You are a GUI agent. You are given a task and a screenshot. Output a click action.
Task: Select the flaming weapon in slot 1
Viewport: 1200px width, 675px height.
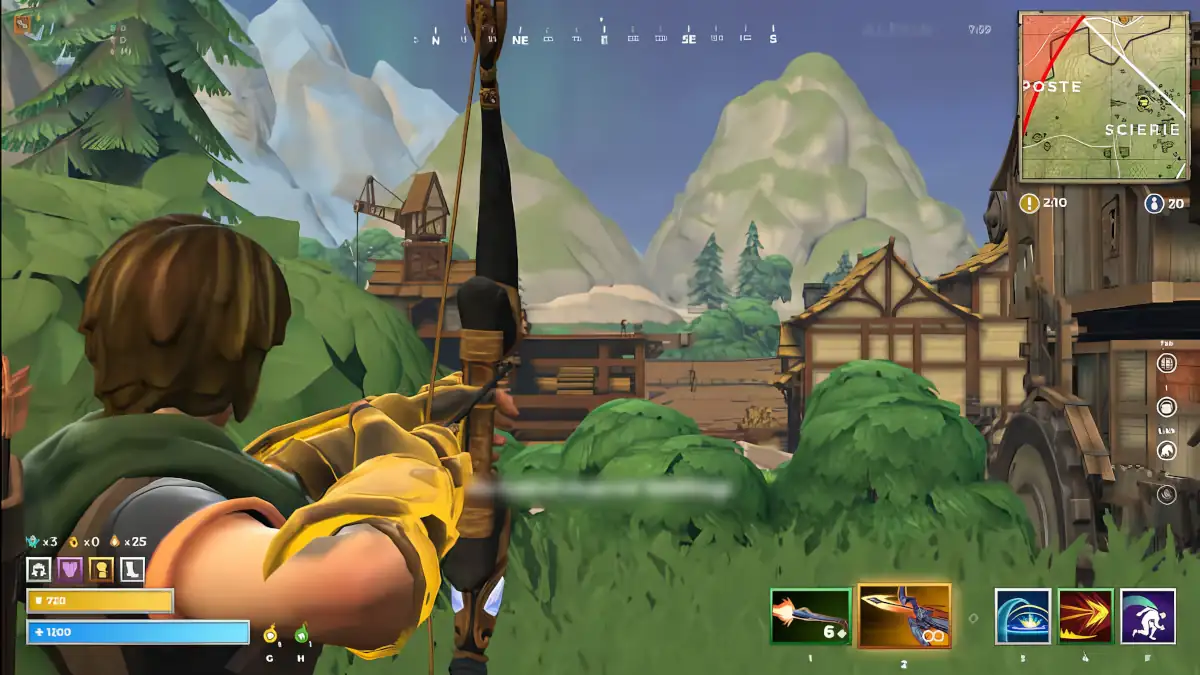(810, 617)
